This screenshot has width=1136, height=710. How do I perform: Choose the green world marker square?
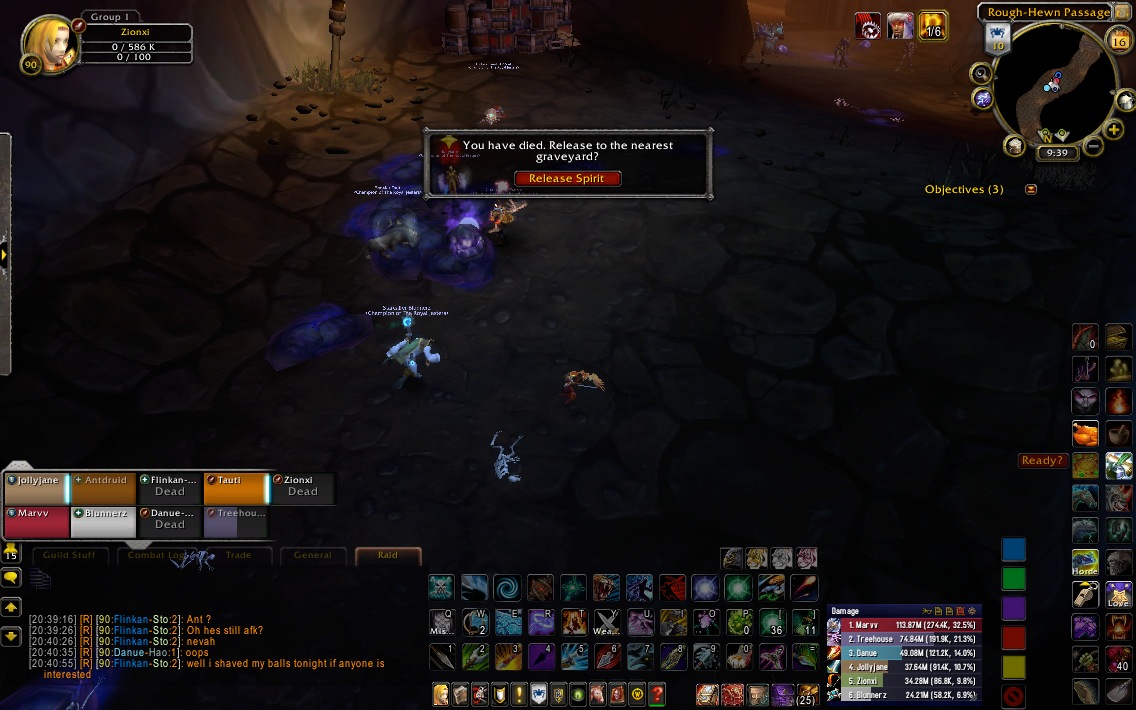pyautogui.click(x=1014, y=579)
